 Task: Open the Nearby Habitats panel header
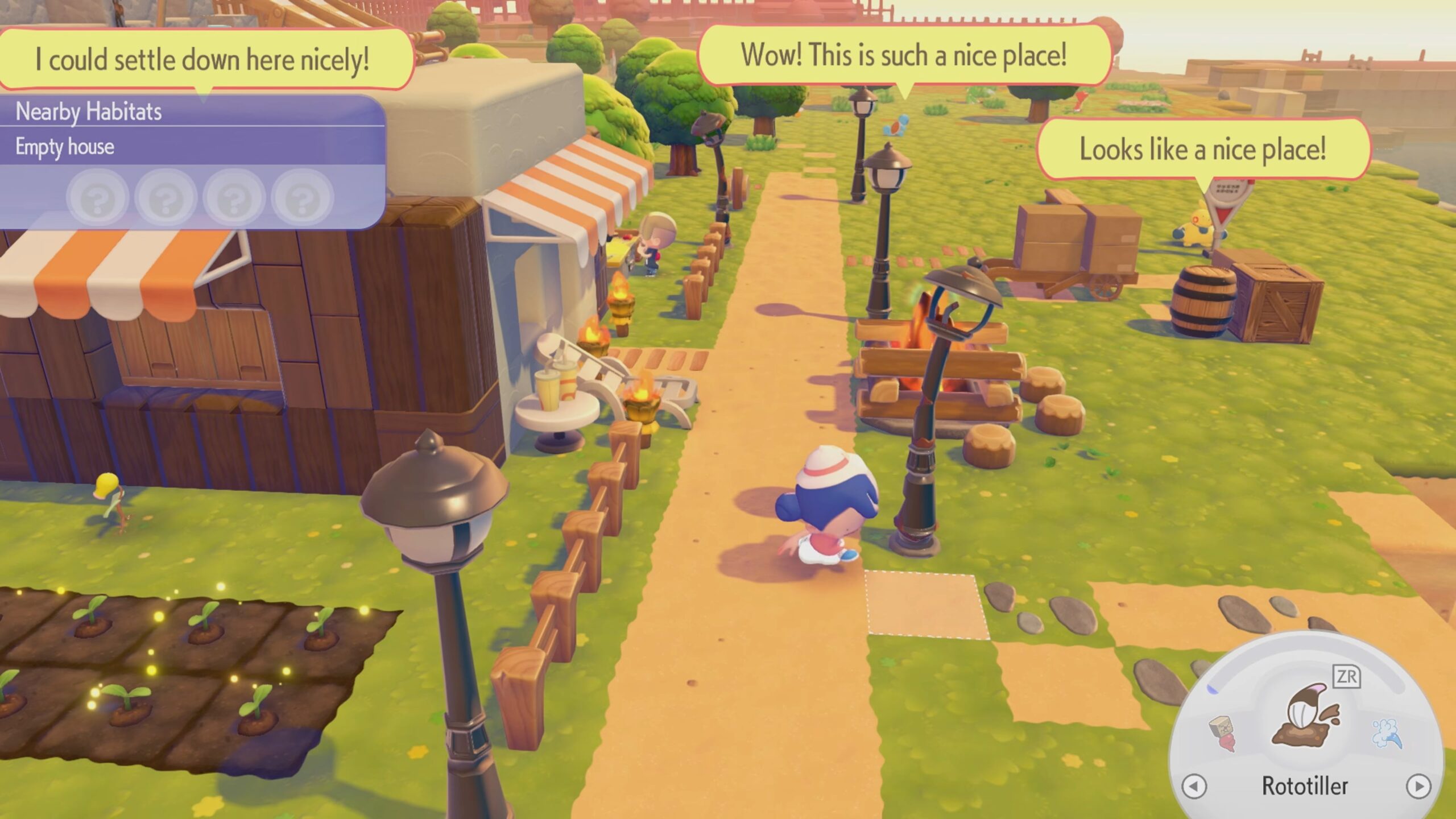(192, 111)
